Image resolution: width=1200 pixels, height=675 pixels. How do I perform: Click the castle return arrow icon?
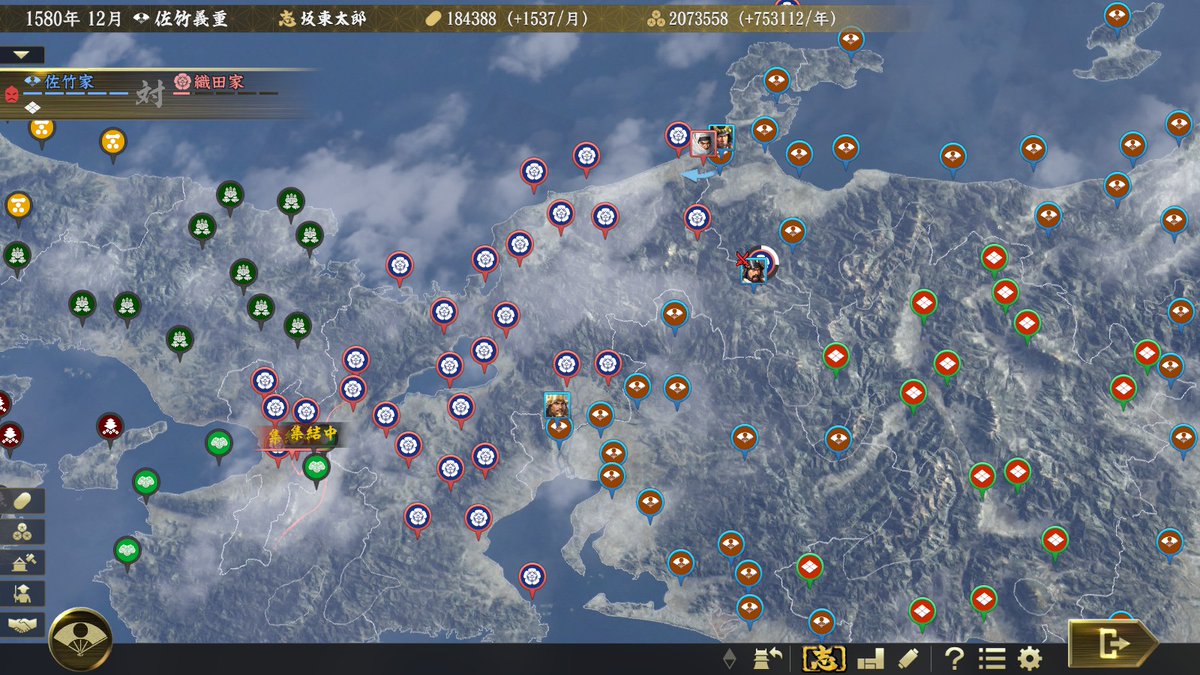click(768, 658)
